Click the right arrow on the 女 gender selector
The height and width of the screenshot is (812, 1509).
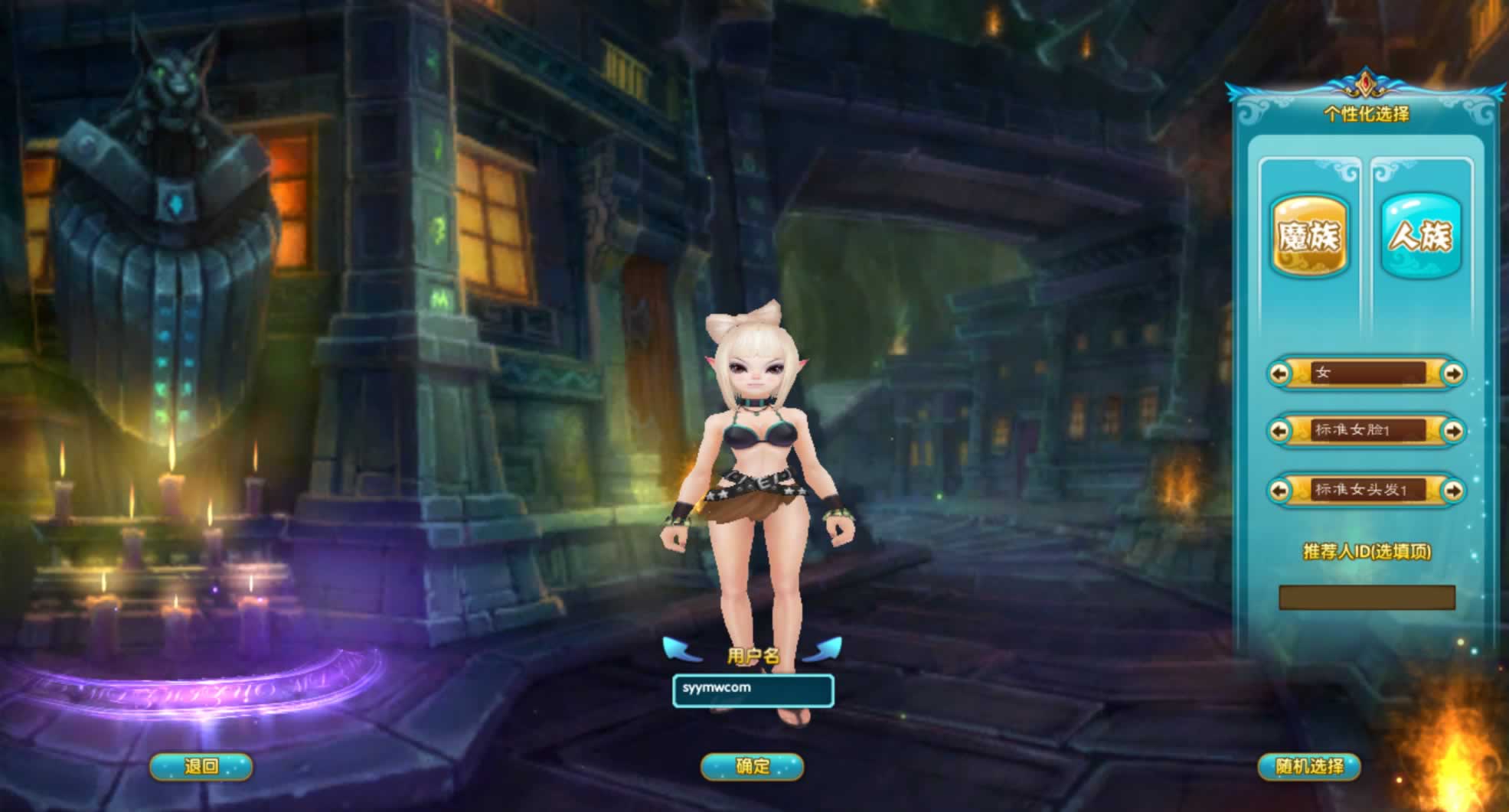click(x=1452, y=373)
